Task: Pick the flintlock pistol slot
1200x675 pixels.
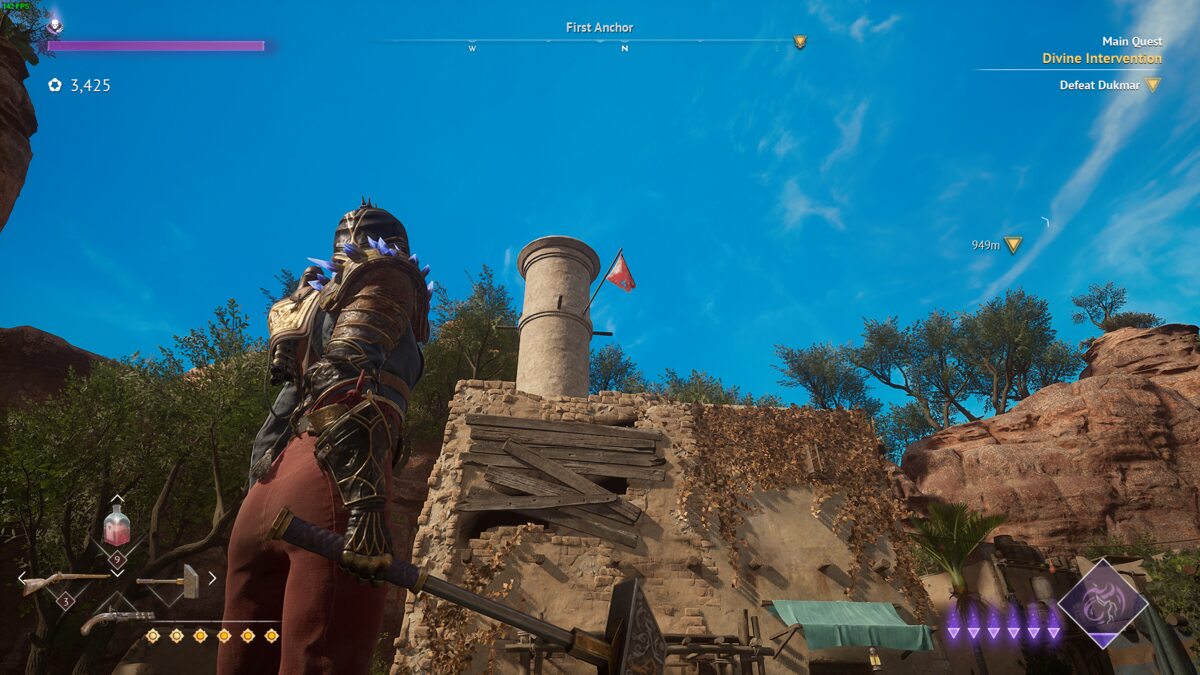Action: tap(117, 620)
